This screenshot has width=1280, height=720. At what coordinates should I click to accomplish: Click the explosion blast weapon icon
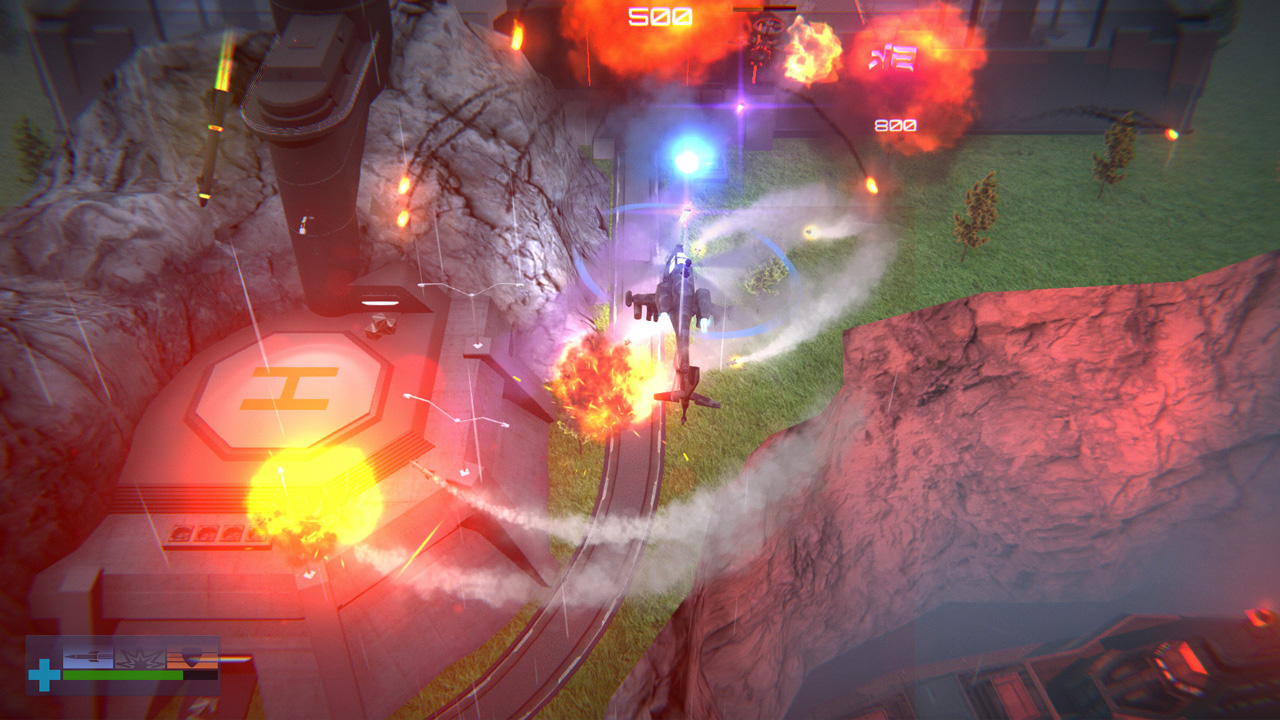click(x=140, y=656)
